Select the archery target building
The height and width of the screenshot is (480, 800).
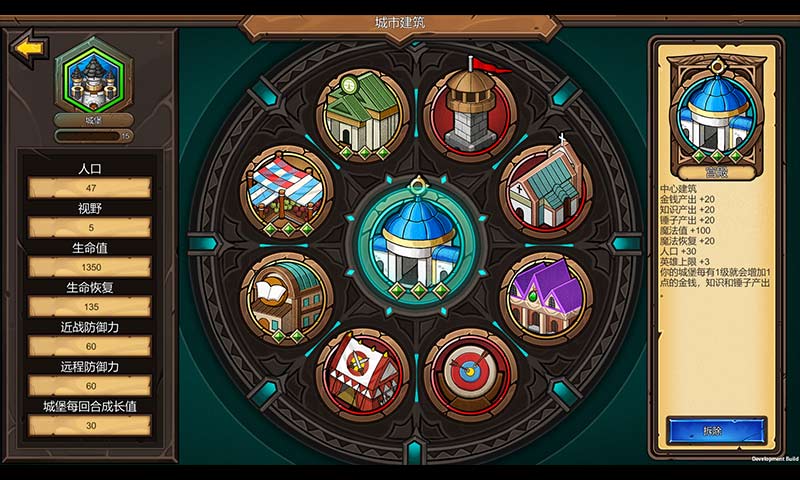(x=469, y=375)
